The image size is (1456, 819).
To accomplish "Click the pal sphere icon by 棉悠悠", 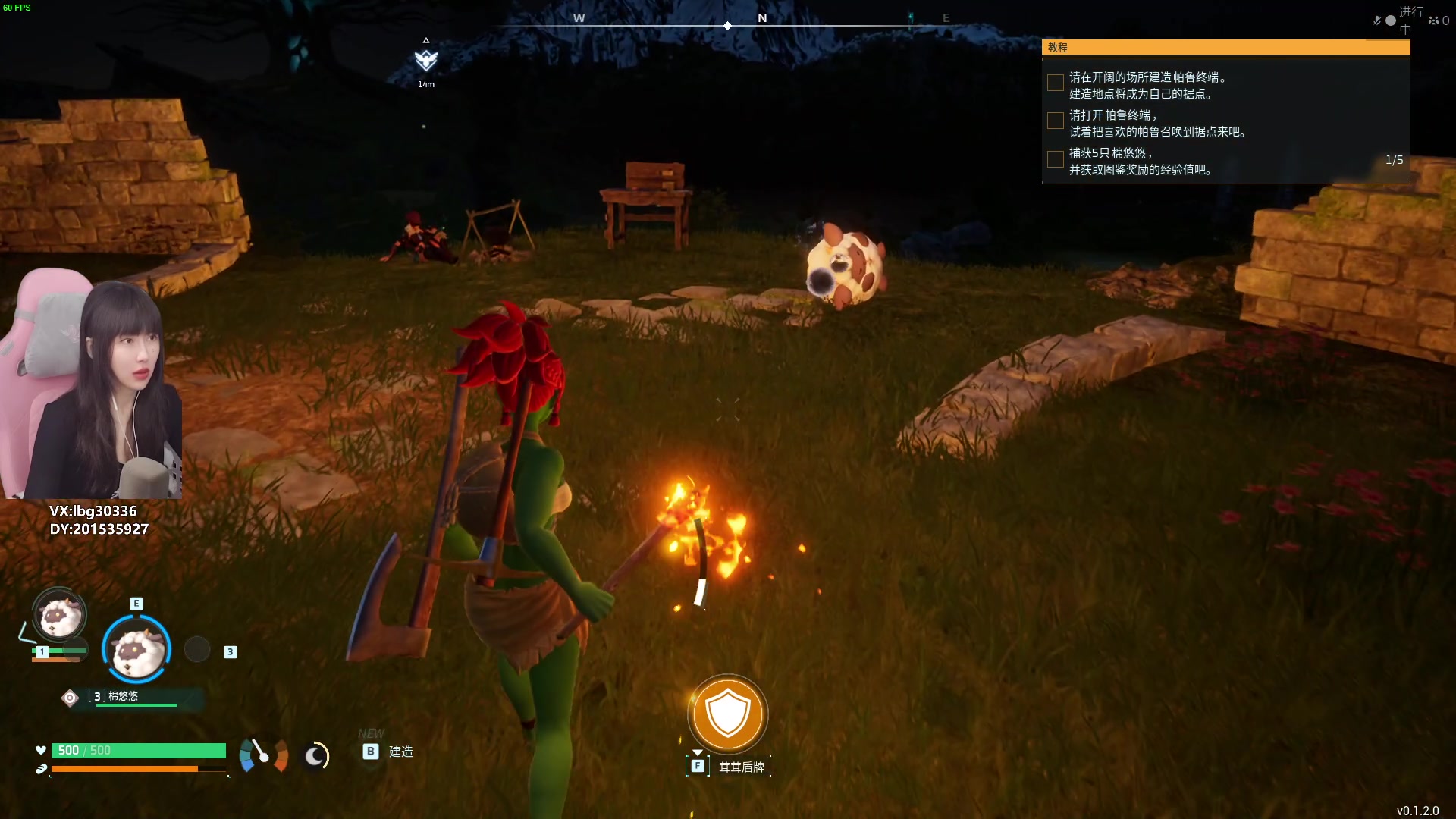I will [70, 698].
